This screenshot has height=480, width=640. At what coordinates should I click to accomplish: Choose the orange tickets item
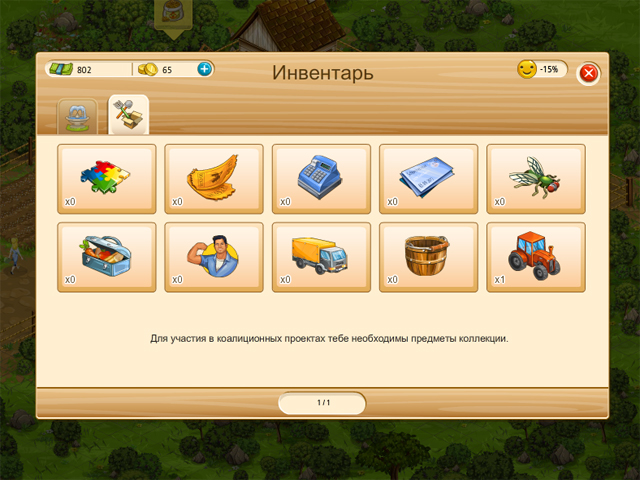coord(214,178)
